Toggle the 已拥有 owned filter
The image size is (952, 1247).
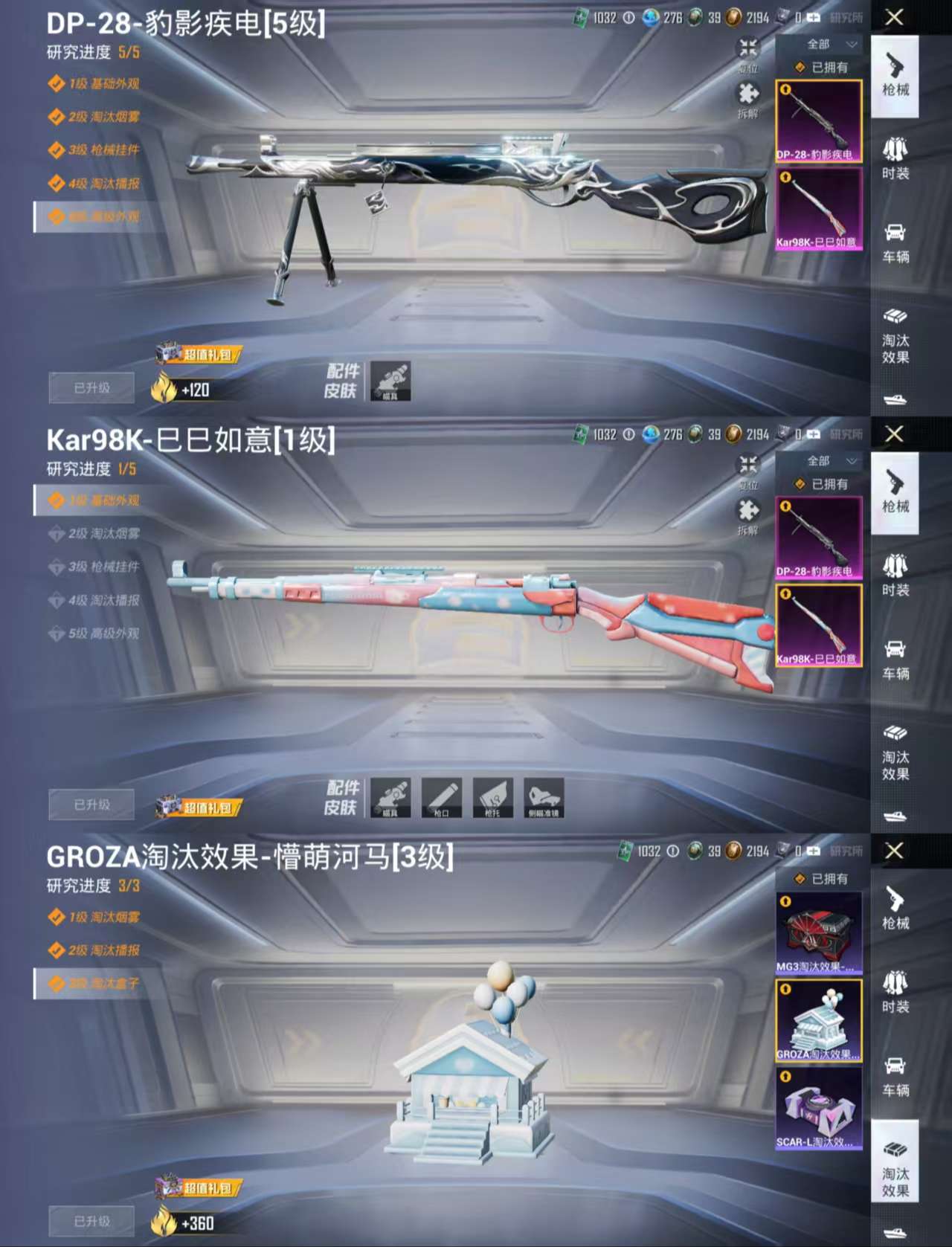click(820, 68)
